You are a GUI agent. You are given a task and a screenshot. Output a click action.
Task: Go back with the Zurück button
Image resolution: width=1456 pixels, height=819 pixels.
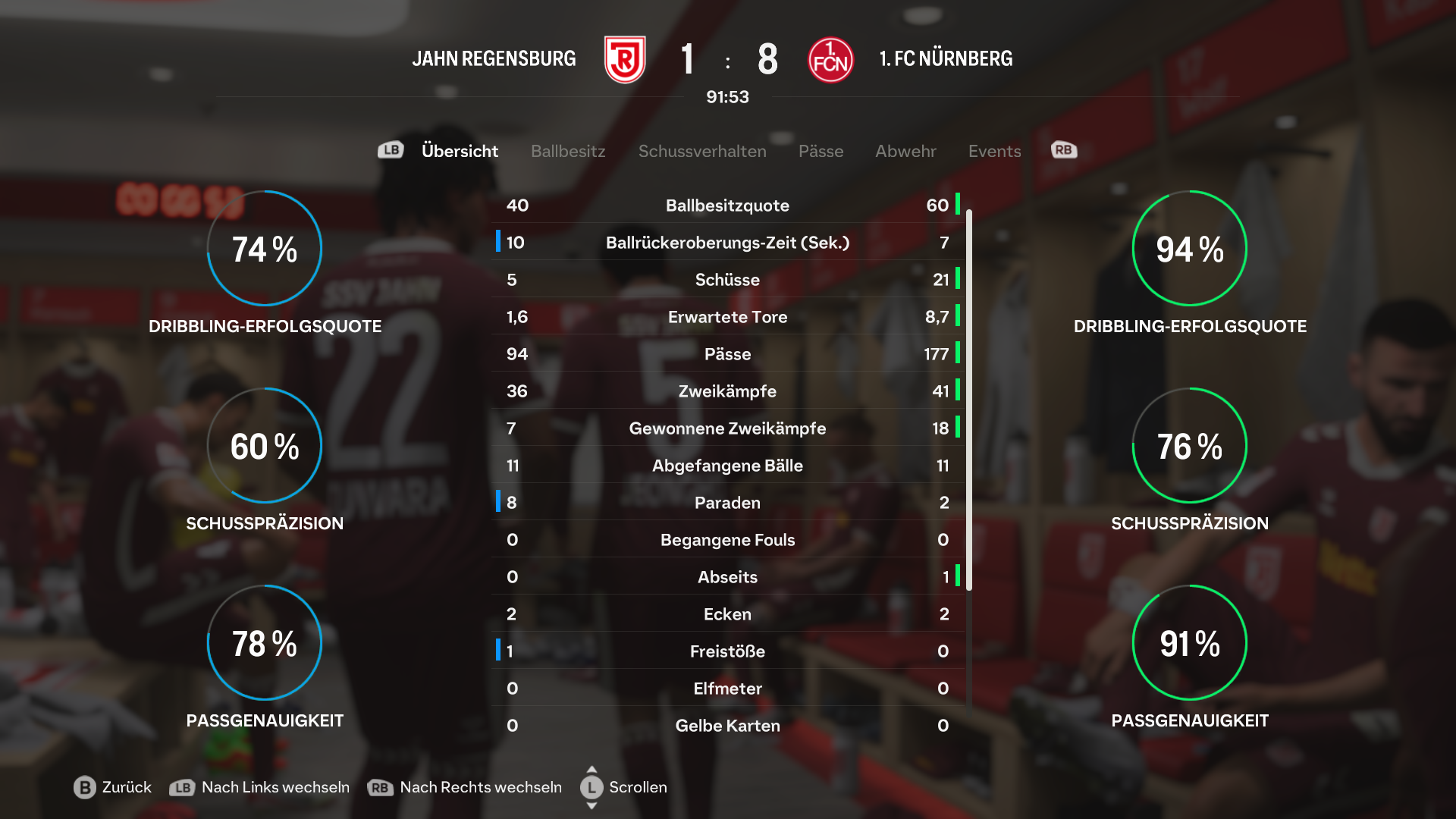(x=113, y=787)
